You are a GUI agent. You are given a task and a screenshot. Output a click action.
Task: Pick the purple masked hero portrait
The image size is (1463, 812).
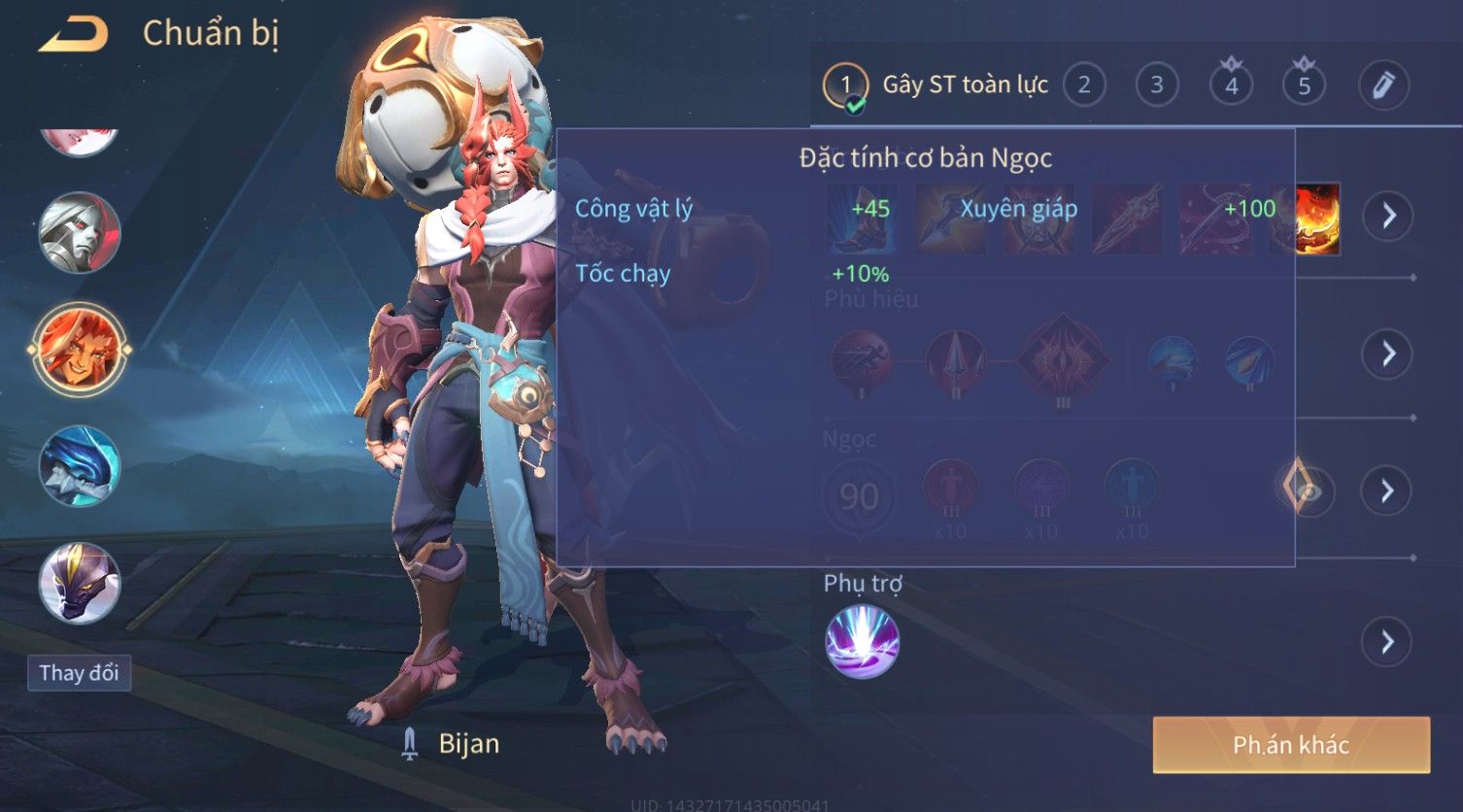pyautogui.click(x=79, y=583)
